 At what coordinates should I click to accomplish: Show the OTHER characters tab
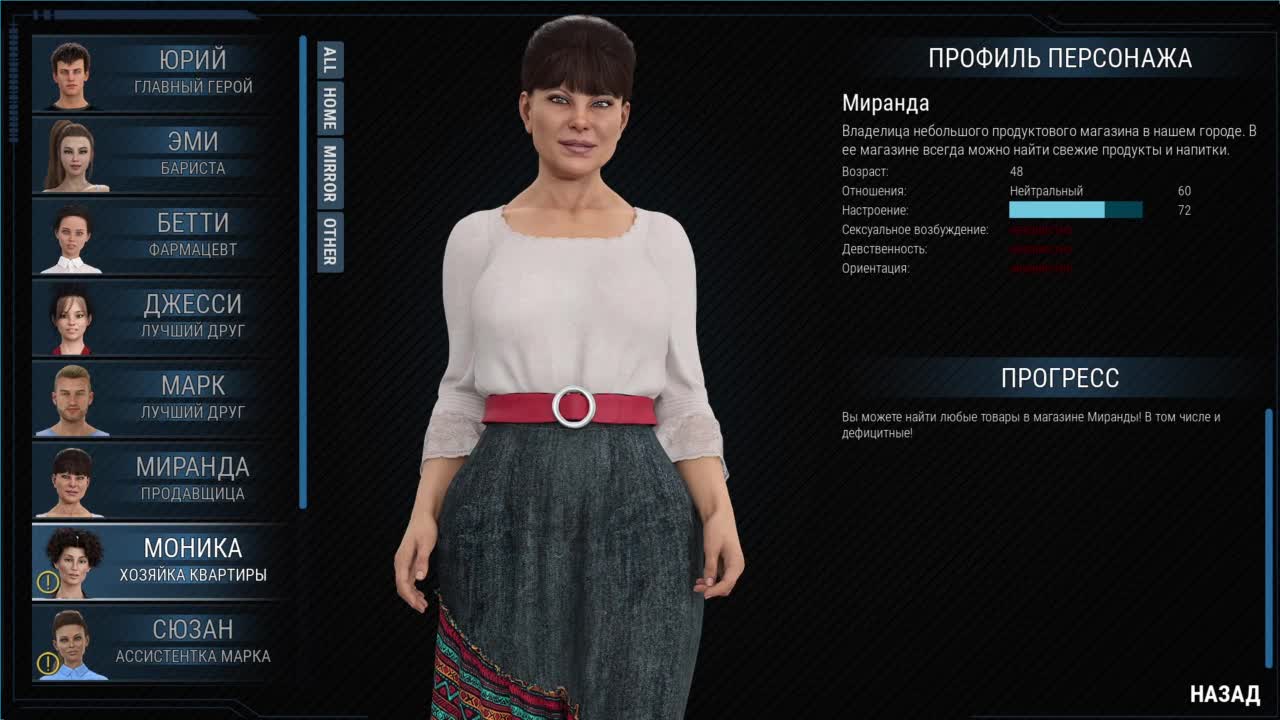[x=329, y=241]
